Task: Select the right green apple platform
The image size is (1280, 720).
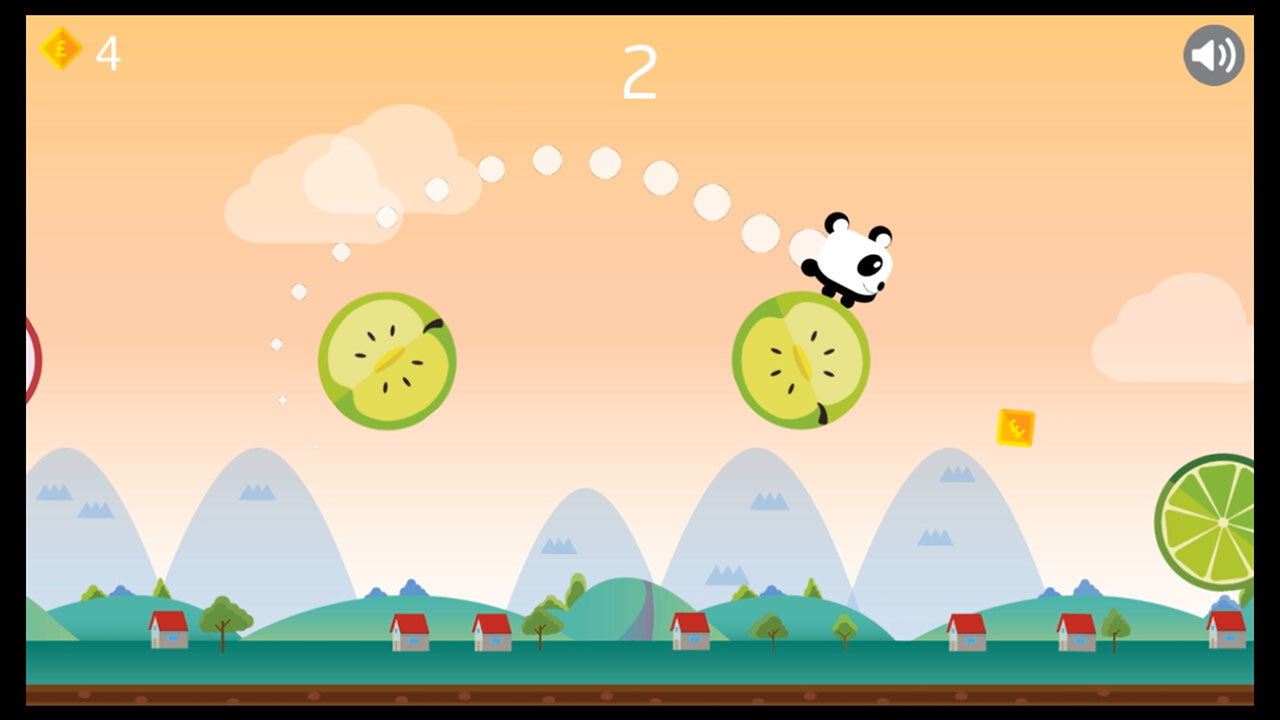Action: click(x=800, y=360)
